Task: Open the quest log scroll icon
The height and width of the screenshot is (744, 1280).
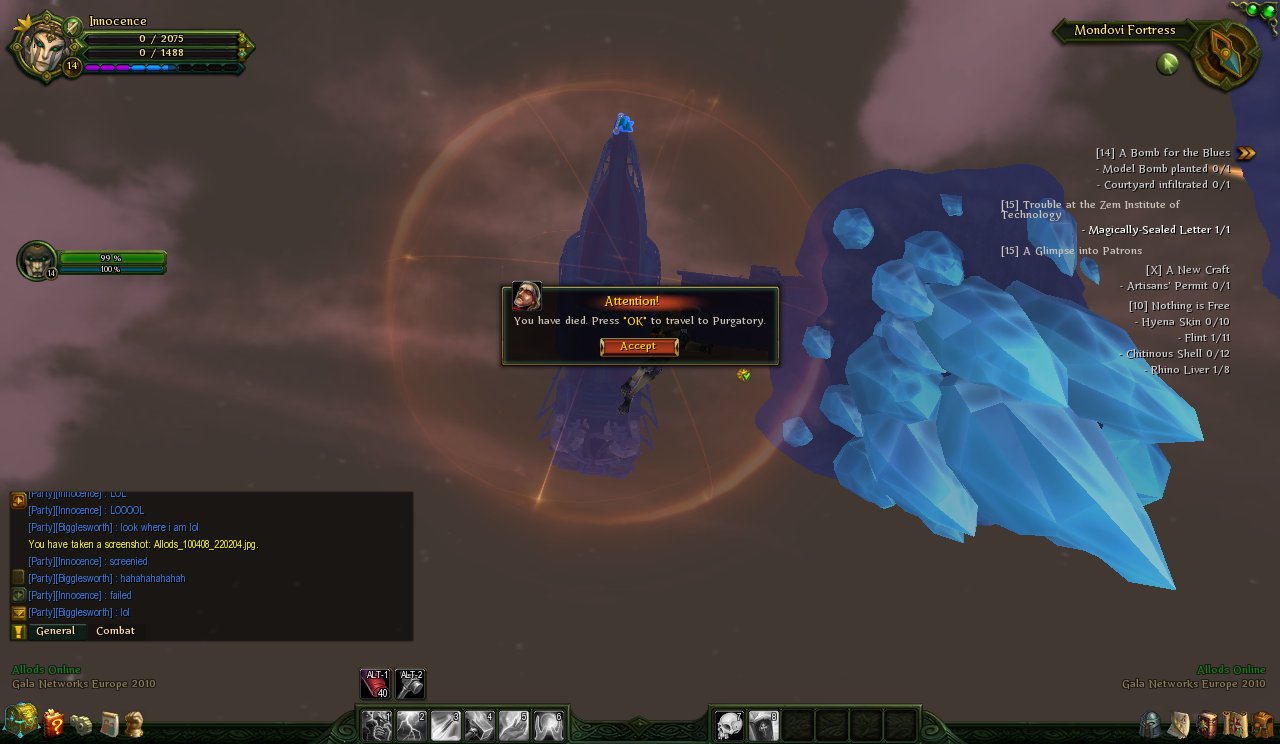Action: 1235,725
